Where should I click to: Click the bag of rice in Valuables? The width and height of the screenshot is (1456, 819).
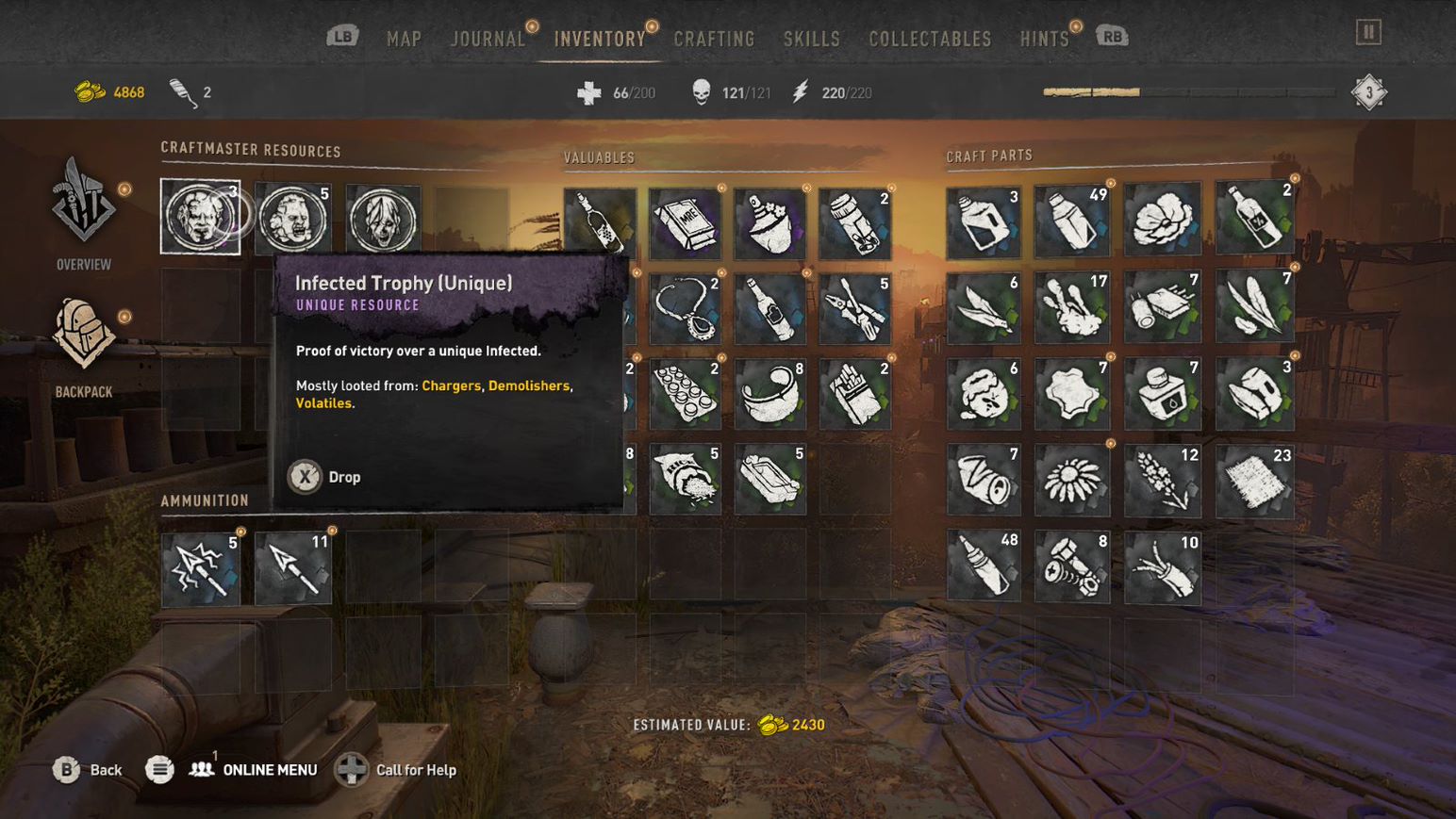pos(684,478)
